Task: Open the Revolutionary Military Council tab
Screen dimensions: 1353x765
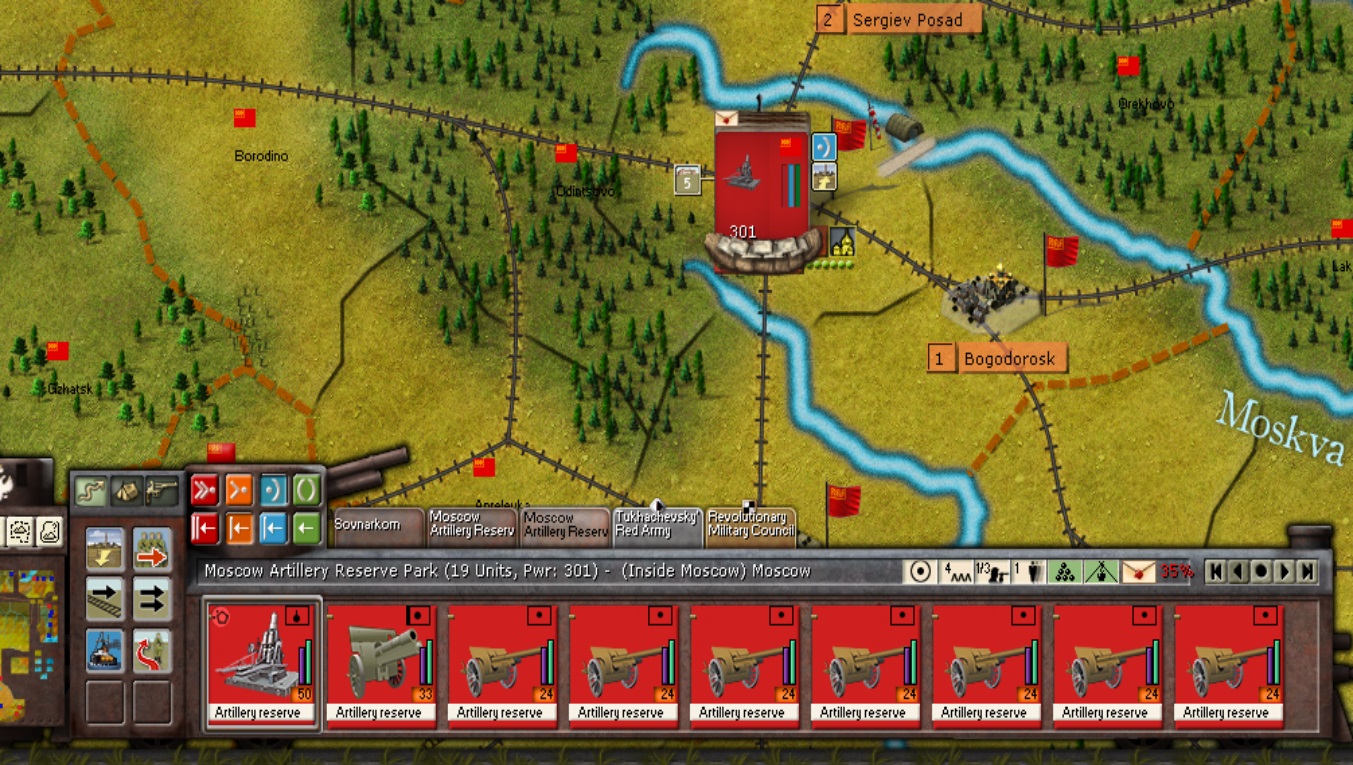Action: click(751, 526)
